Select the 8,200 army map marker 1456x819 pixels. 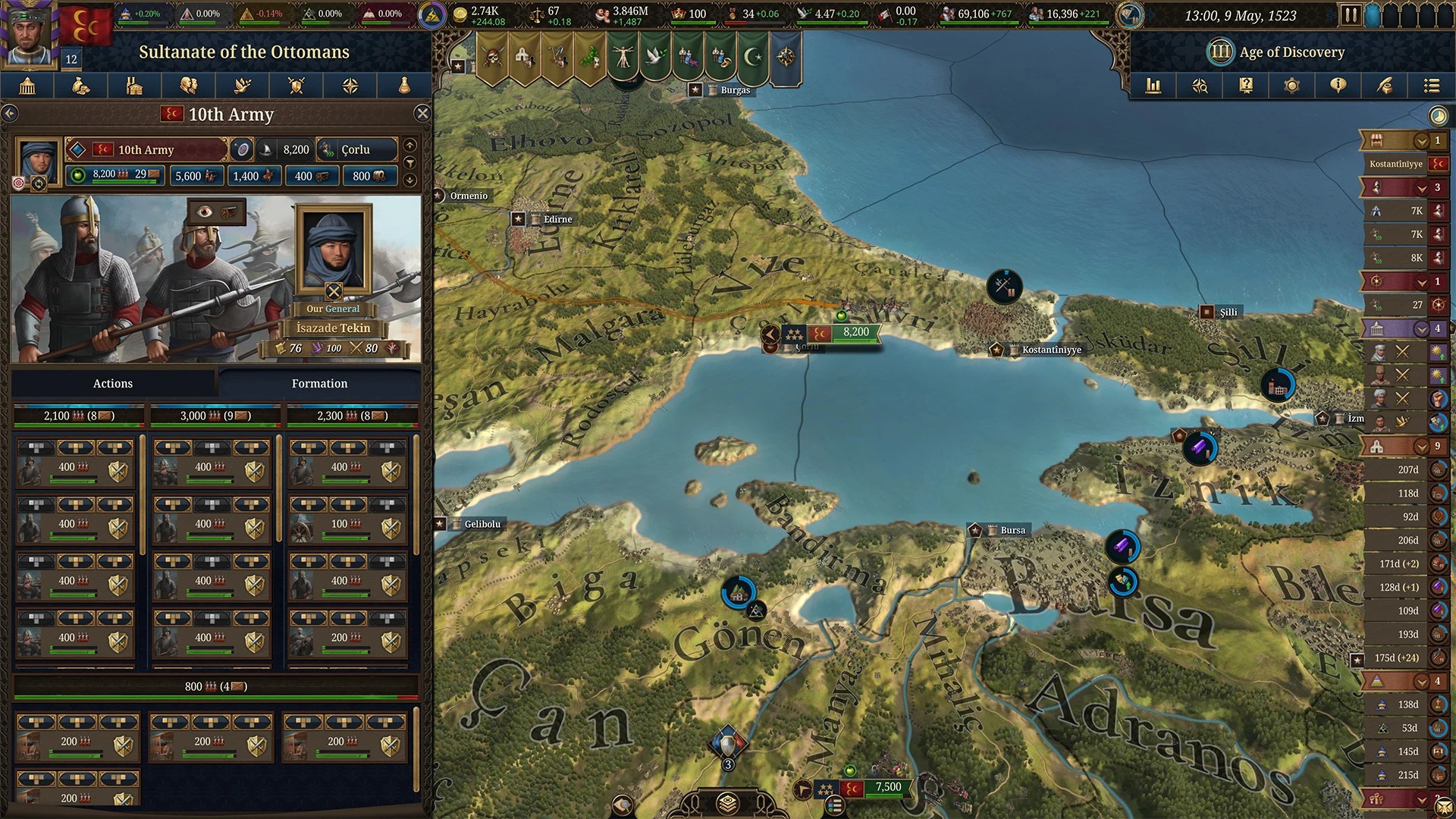(x=855, y=332)
